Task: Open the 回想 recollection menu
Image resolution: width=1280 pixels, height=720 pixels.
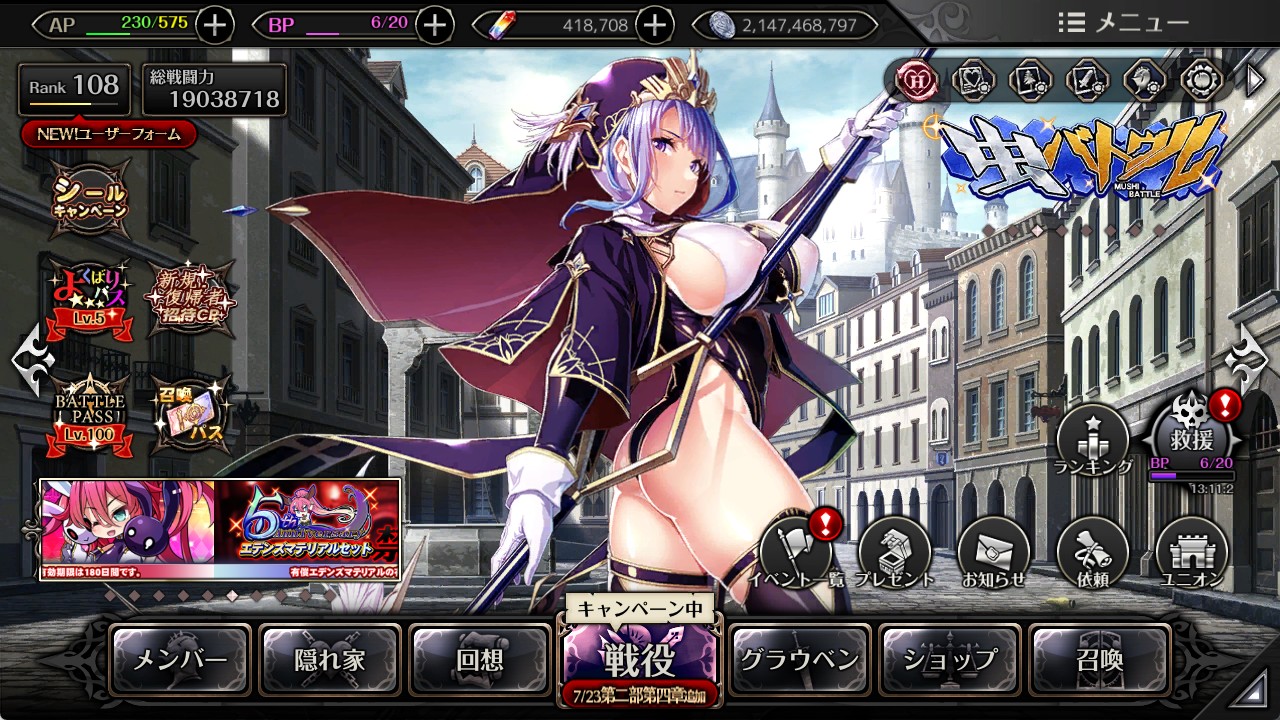Action: click(480, 660)
